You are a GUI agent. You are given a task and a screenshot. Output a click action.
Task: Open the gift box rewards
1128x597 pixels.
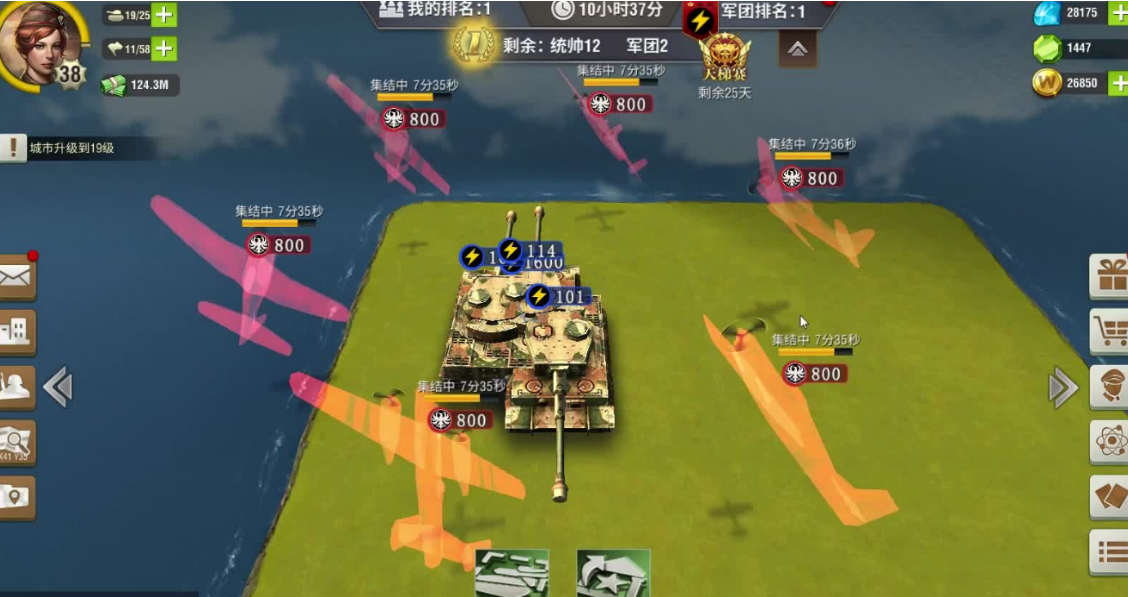1110,277
